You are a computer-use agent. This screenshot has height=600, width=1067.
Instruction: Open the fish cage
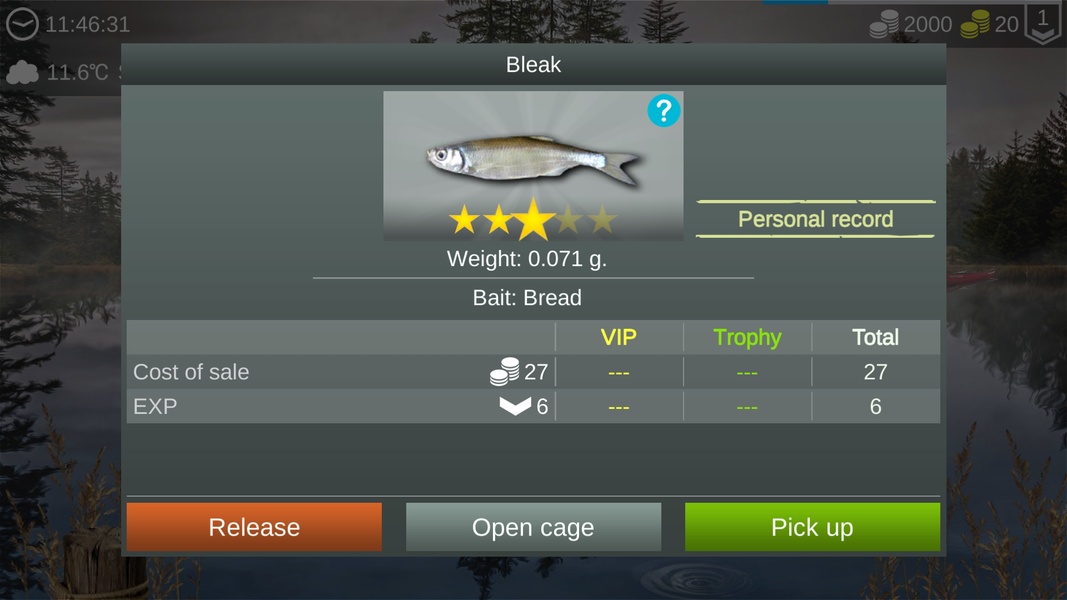pyautogui.click(x=533, y=527)
